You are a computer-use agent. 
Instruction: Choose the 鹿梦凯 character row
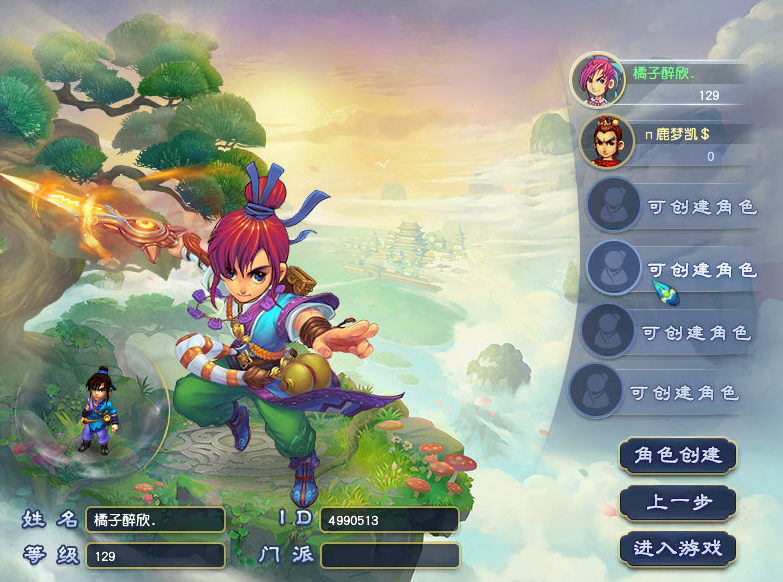pyautogui.click(x=662, y=141)
